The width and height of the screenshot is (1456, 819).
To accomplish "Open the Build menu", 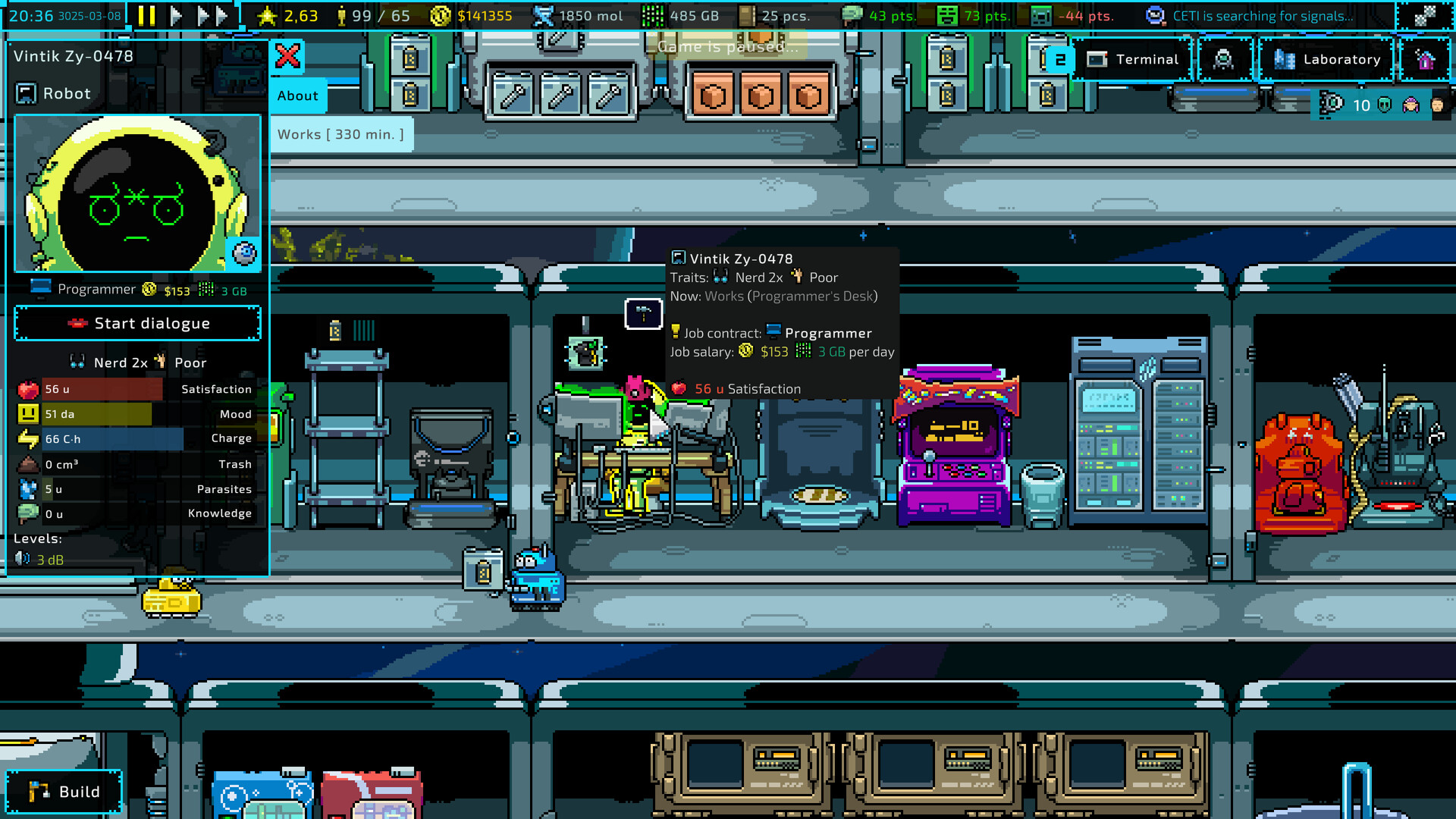I will (x=64, y=791).
